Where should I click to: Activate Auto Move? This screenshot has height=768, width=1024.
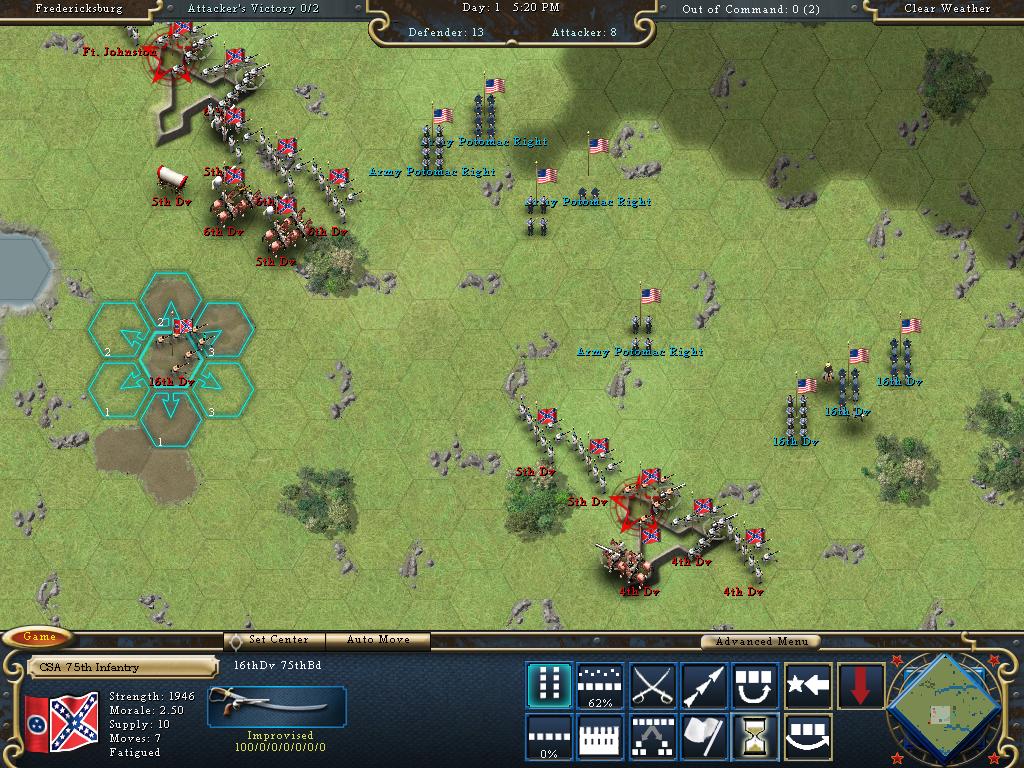point(379,640)
